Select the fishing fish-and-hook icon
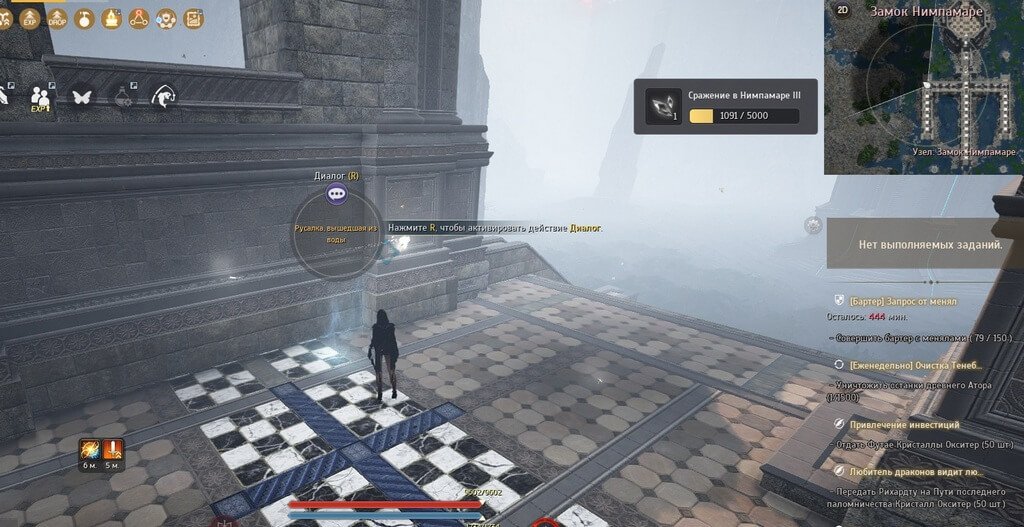The width and height of the screenshot is (1024, 527). (163, 96)
